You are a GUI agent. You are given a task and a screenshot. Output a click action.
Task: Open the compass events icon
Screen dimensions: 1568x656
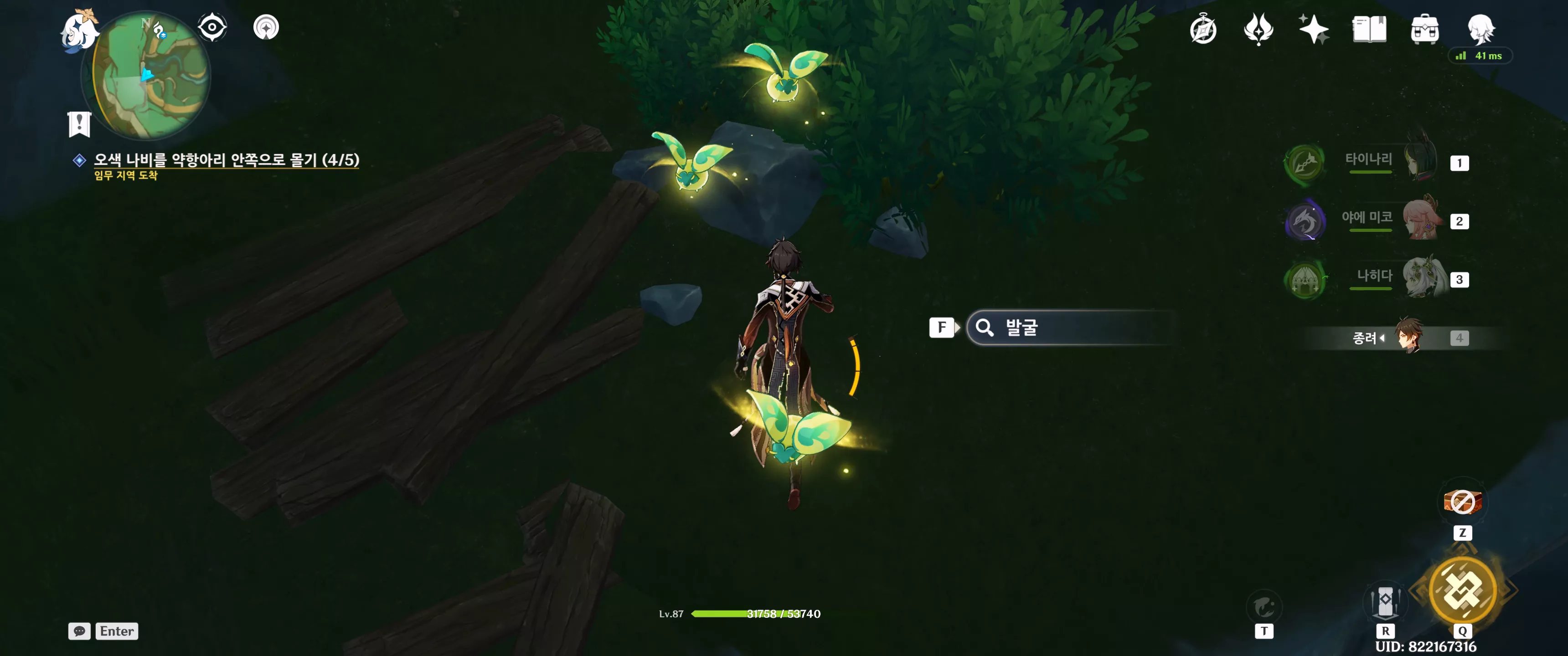click(x=1203, y=29)
